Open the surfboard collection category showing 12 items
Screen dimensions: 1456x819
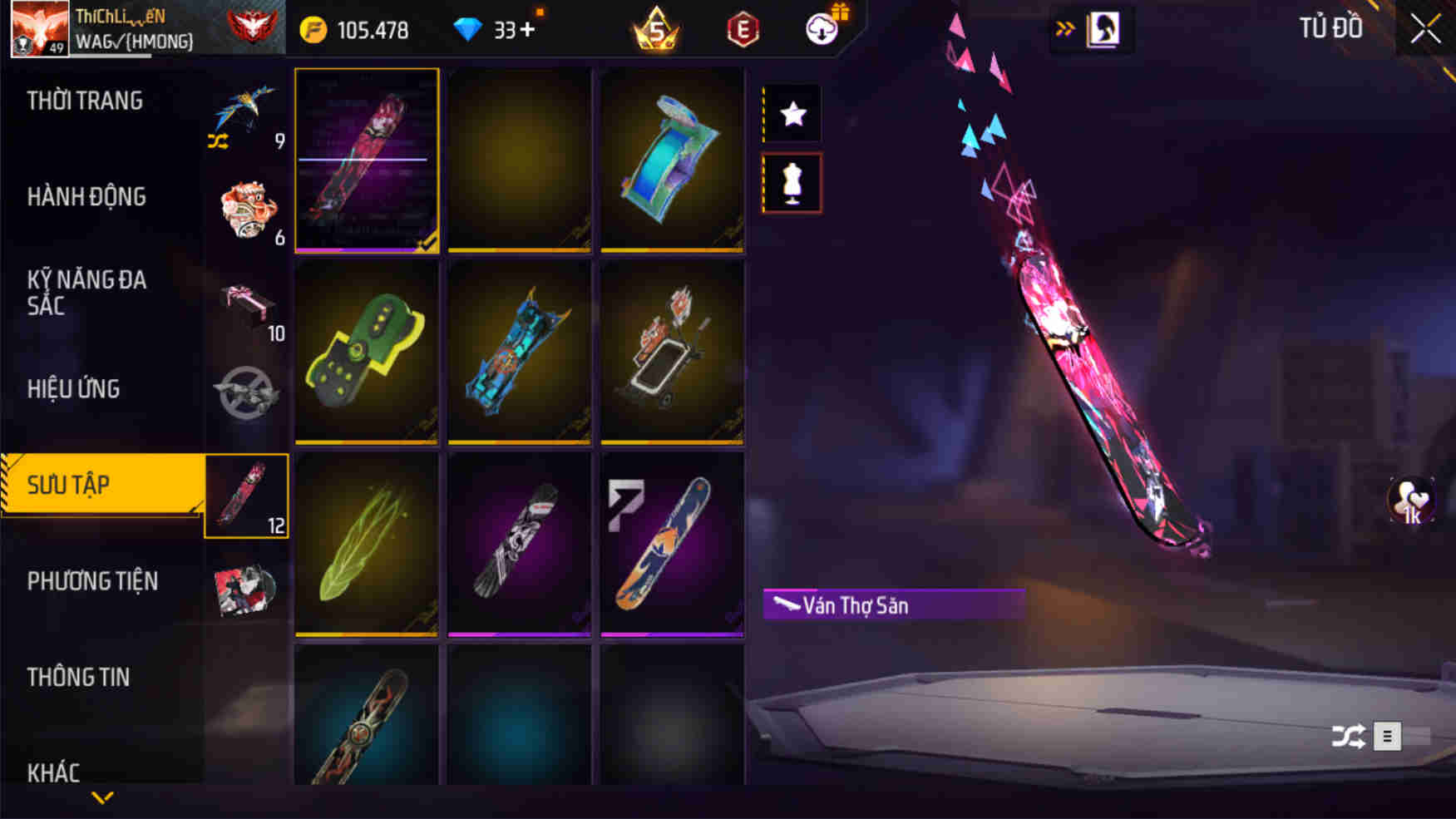[x=246, y=495]
